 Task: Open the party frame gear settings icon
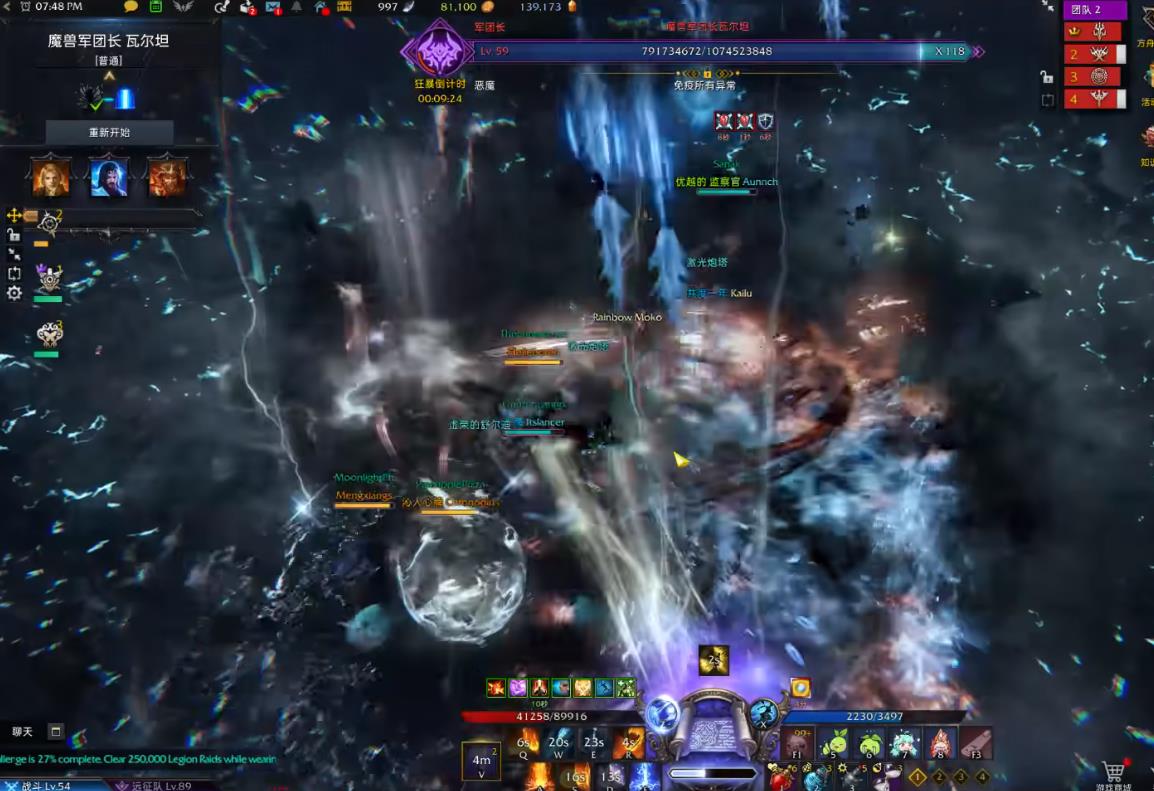[14, 293]
